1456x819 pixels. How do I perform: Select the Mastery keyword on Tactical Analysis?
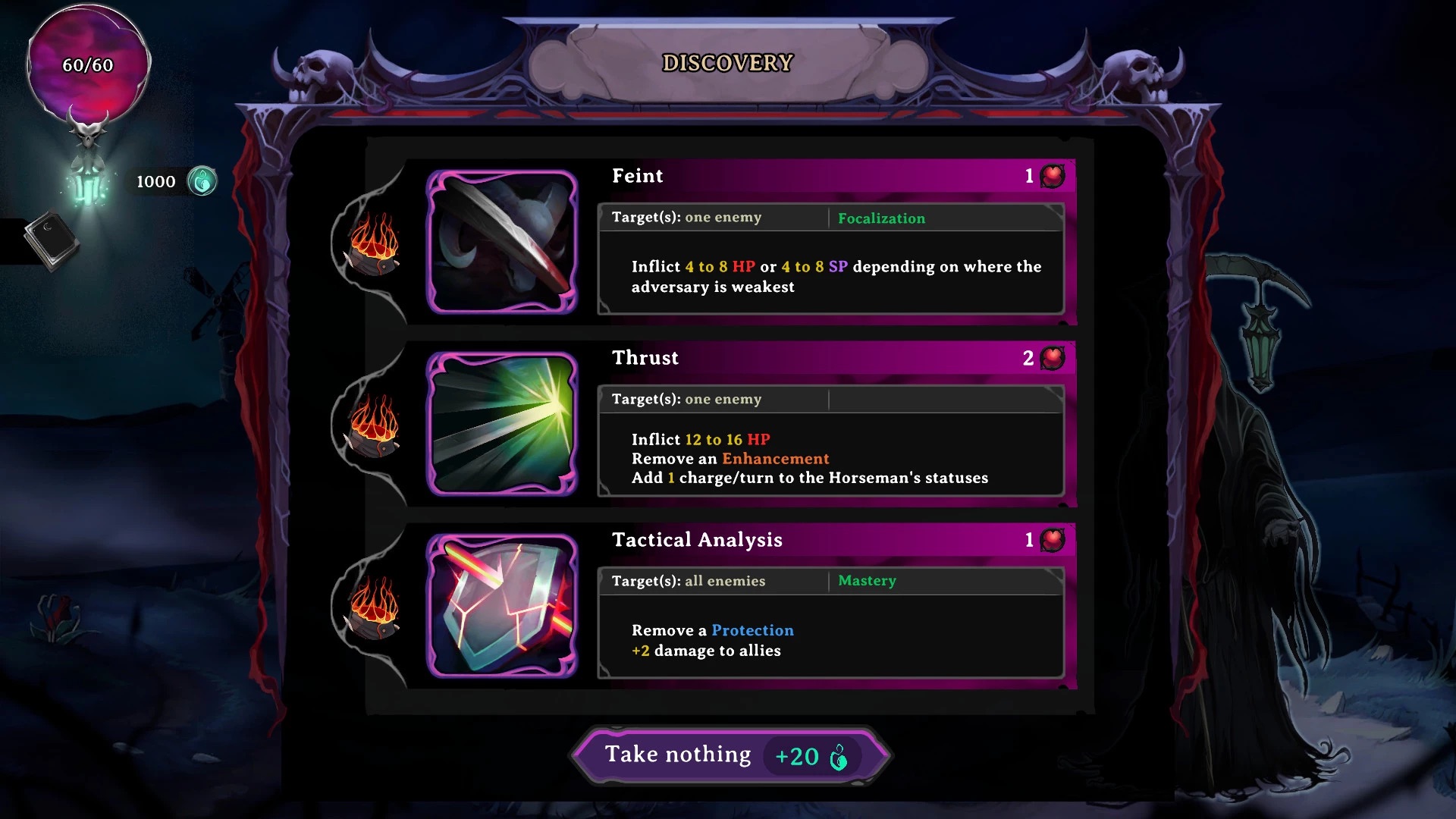(867, 581)
